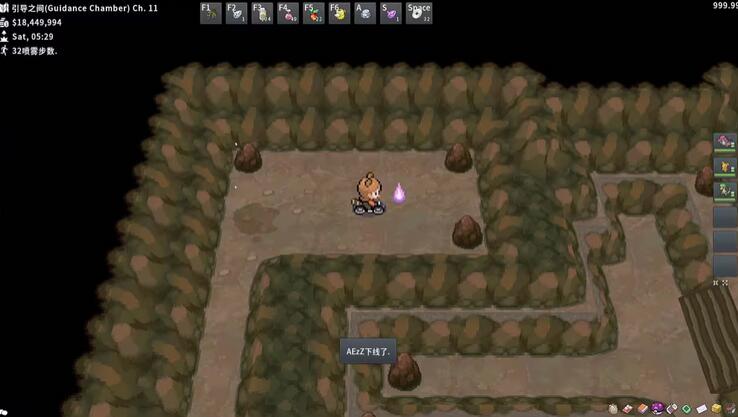Viewport: 738px width, 417px height.
Task: Activate the F3 hotbar item
Action: click(x=262, y=13)
